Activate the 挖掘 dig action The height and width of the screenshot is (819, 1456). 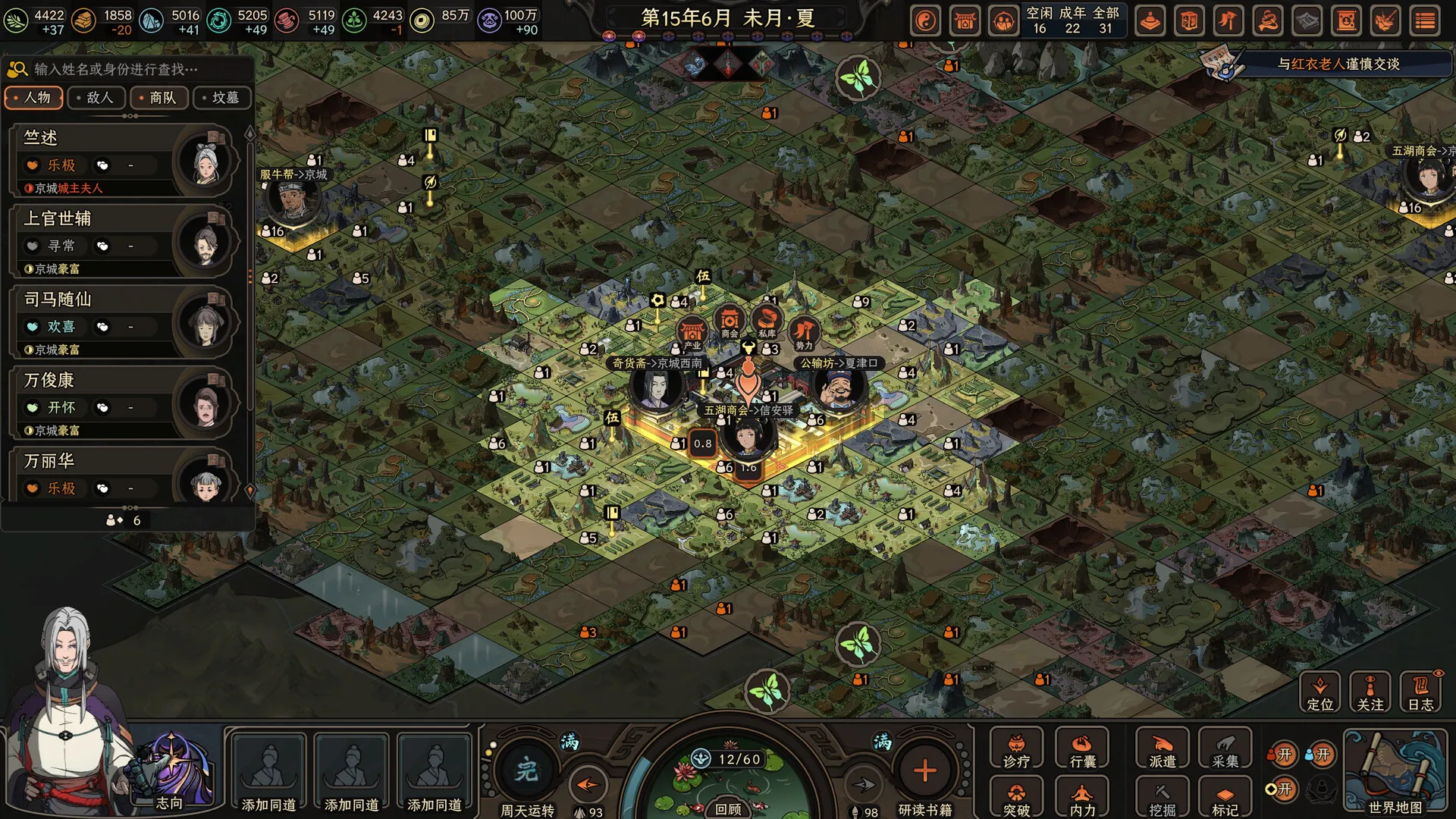tap(1162, 799)
